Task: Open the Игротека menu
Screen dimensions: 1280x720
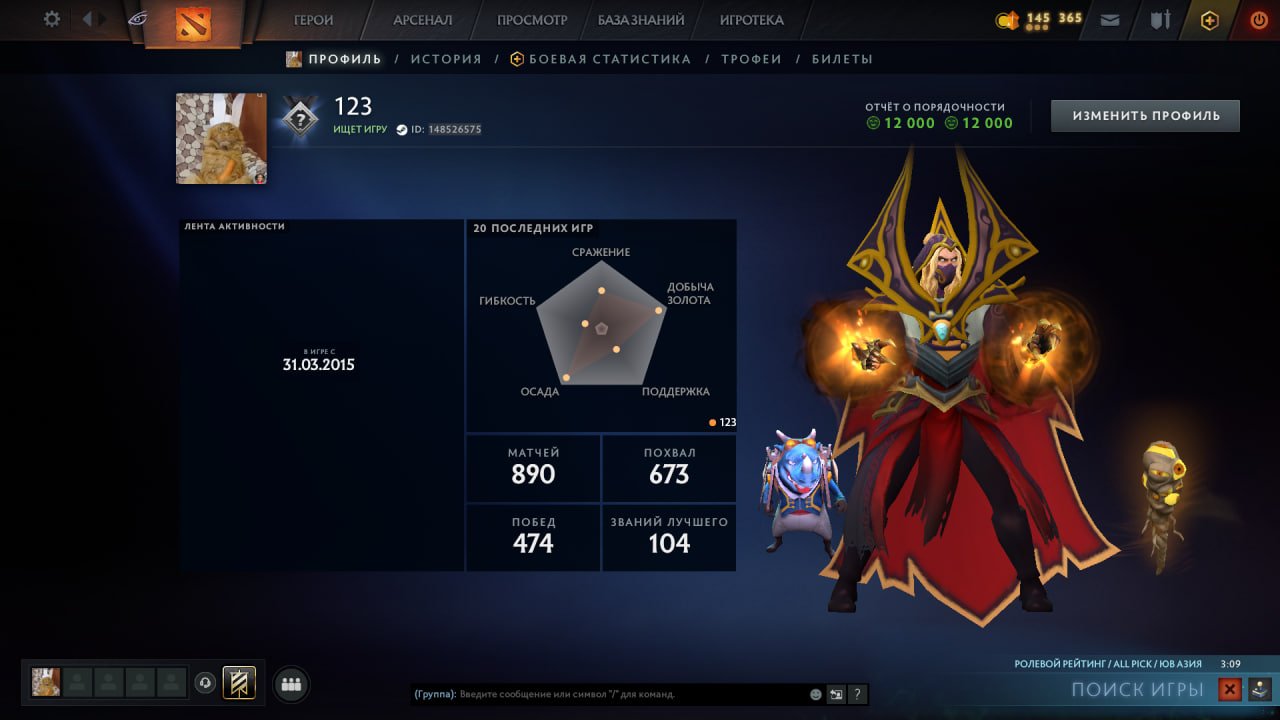Action: coord(751,20)
